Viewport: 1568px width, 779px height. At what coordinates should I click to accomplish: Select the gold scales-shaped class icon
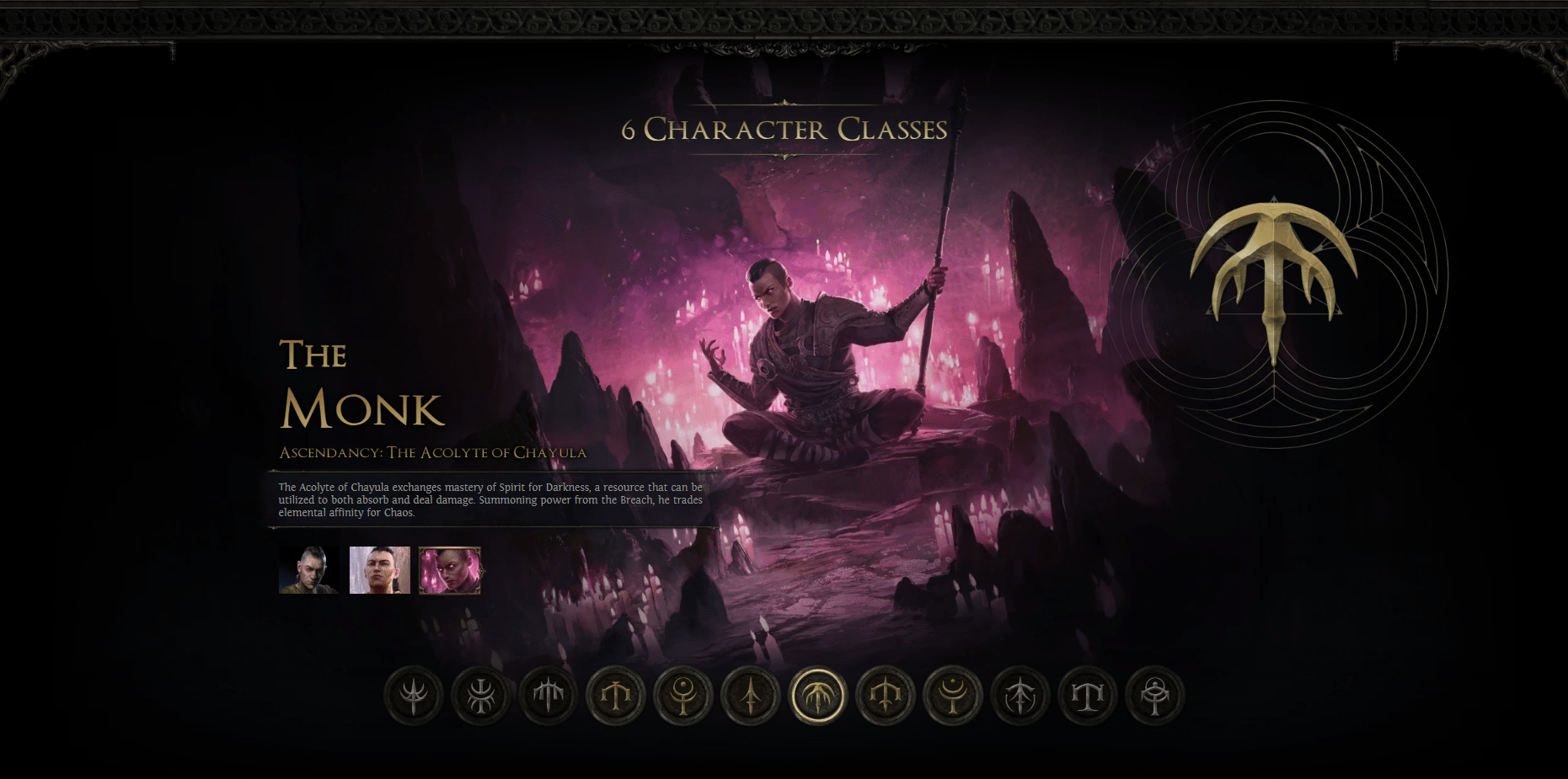[x=615, y=696]
